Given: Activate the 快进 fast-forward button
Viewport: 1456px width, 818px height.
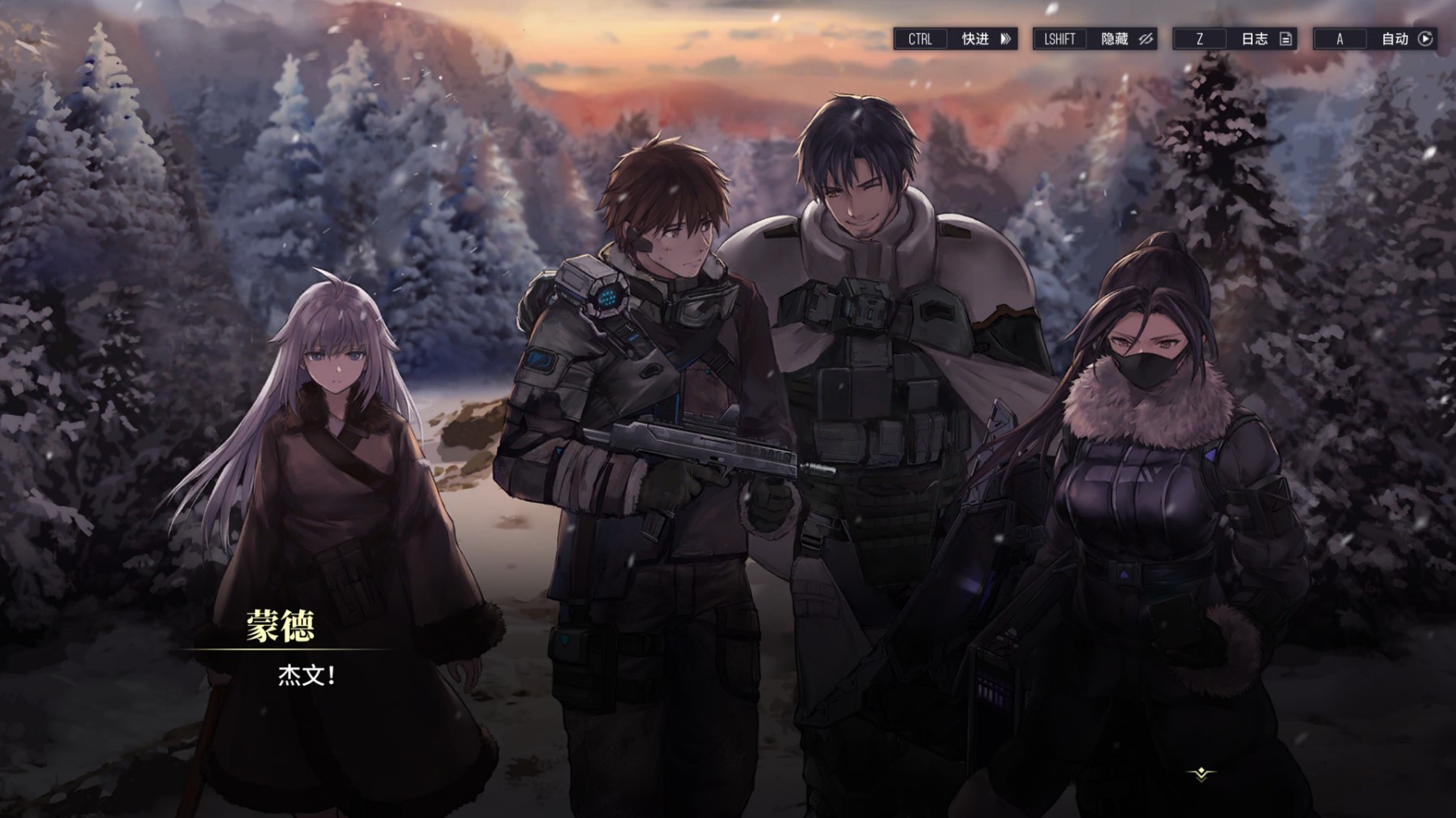Looking at the screenshot, I should coord(984,39).
